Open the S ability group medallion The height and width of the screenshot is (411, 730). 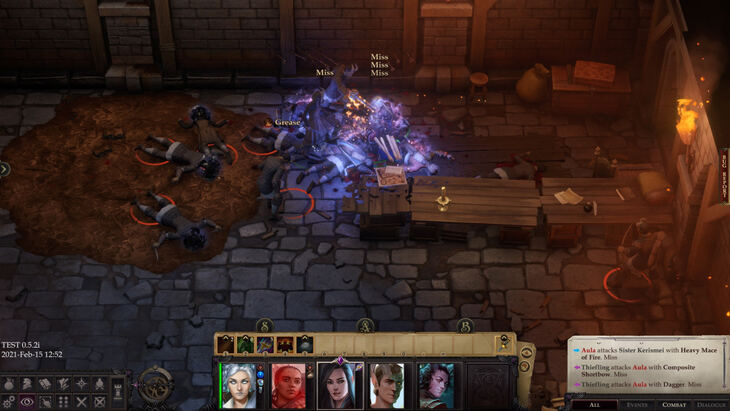pyautogui.click(x=265, y=326)
